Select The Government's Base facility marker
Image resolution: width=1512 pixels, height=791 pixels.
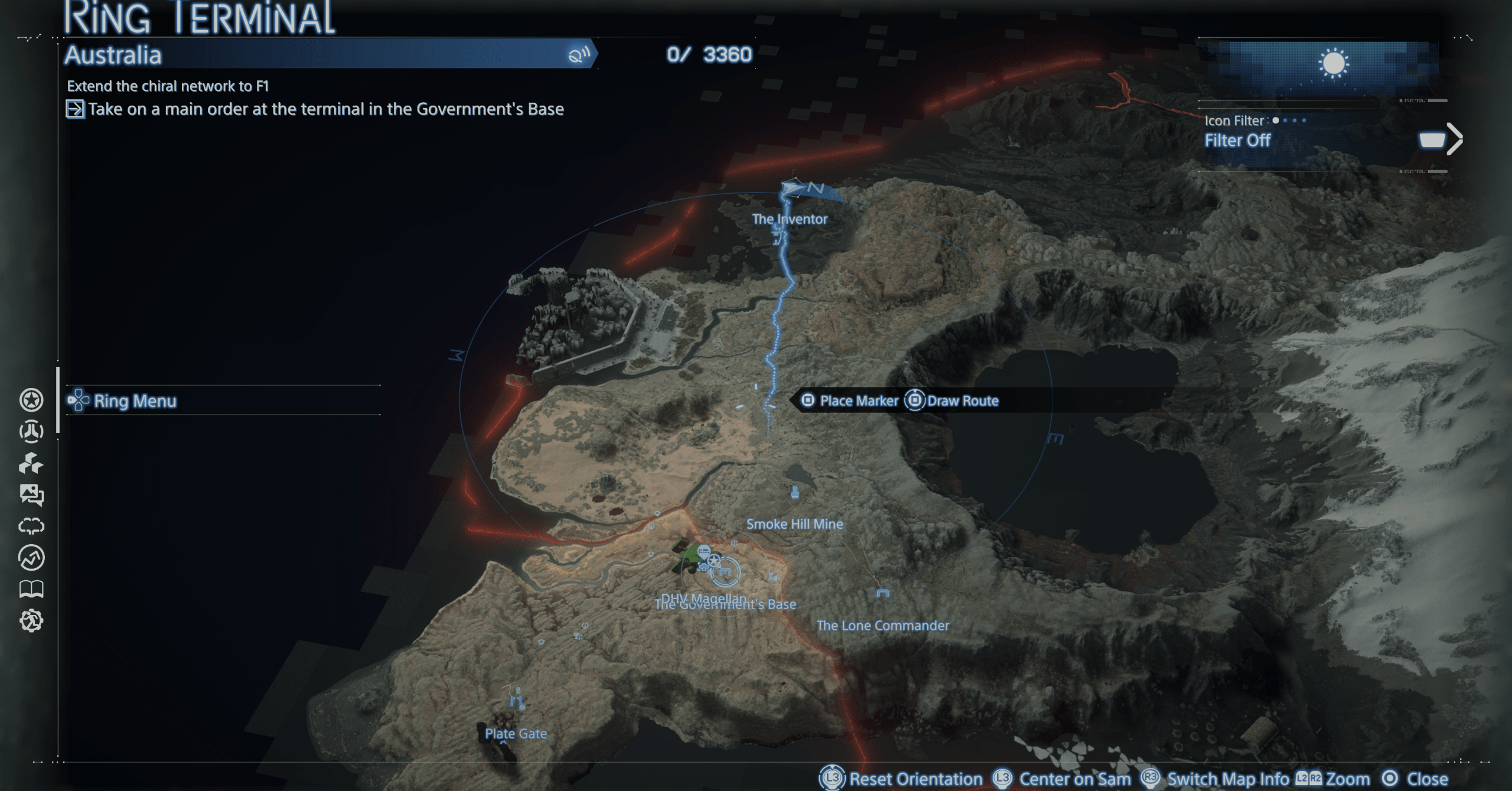725,572
